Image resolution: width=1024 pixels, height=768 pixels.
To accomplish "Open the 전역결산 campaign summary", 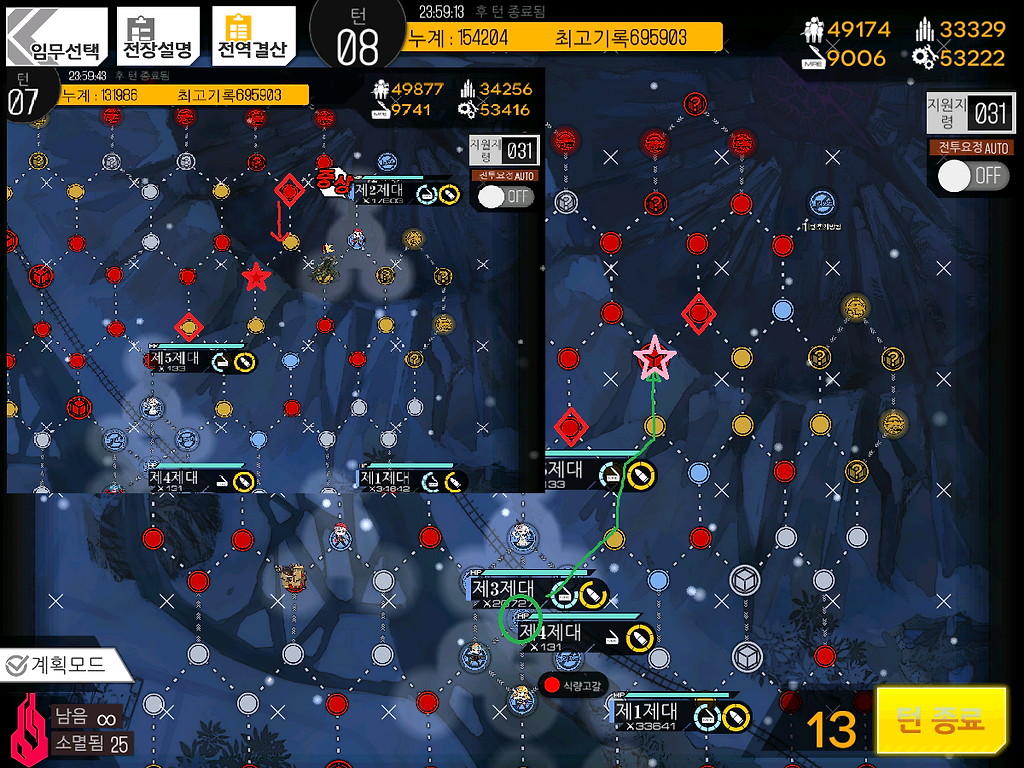I will tap(253, 38).
